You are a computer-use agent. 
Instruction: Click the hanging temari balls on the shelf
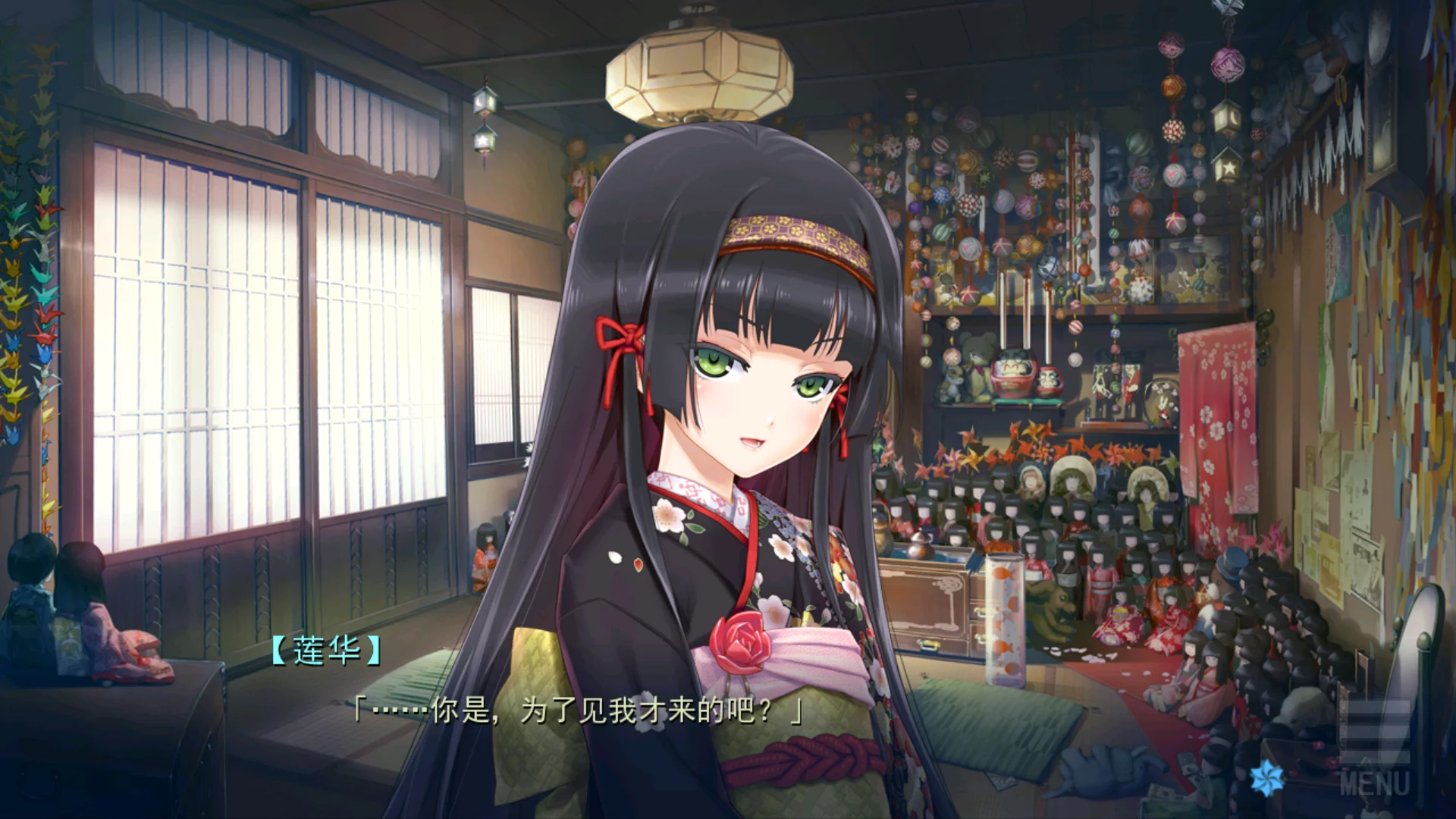pyautogui.click(x=986, y=190)
